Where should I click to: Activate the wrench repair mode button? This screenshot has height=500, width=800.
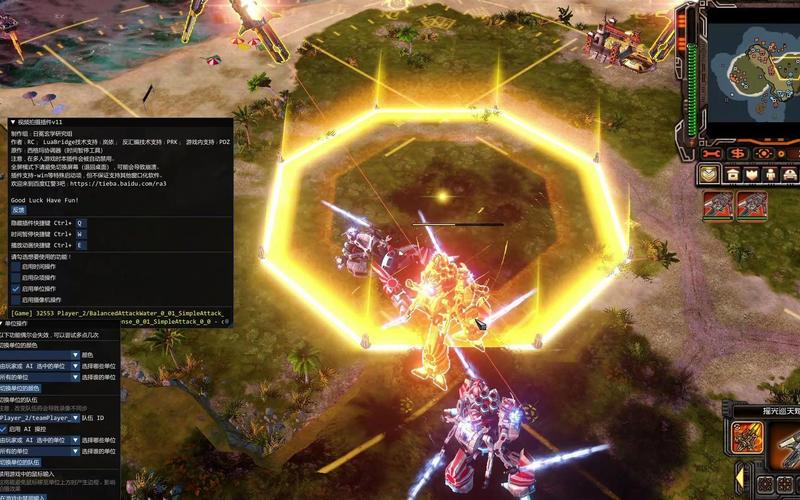coord(712,153)
